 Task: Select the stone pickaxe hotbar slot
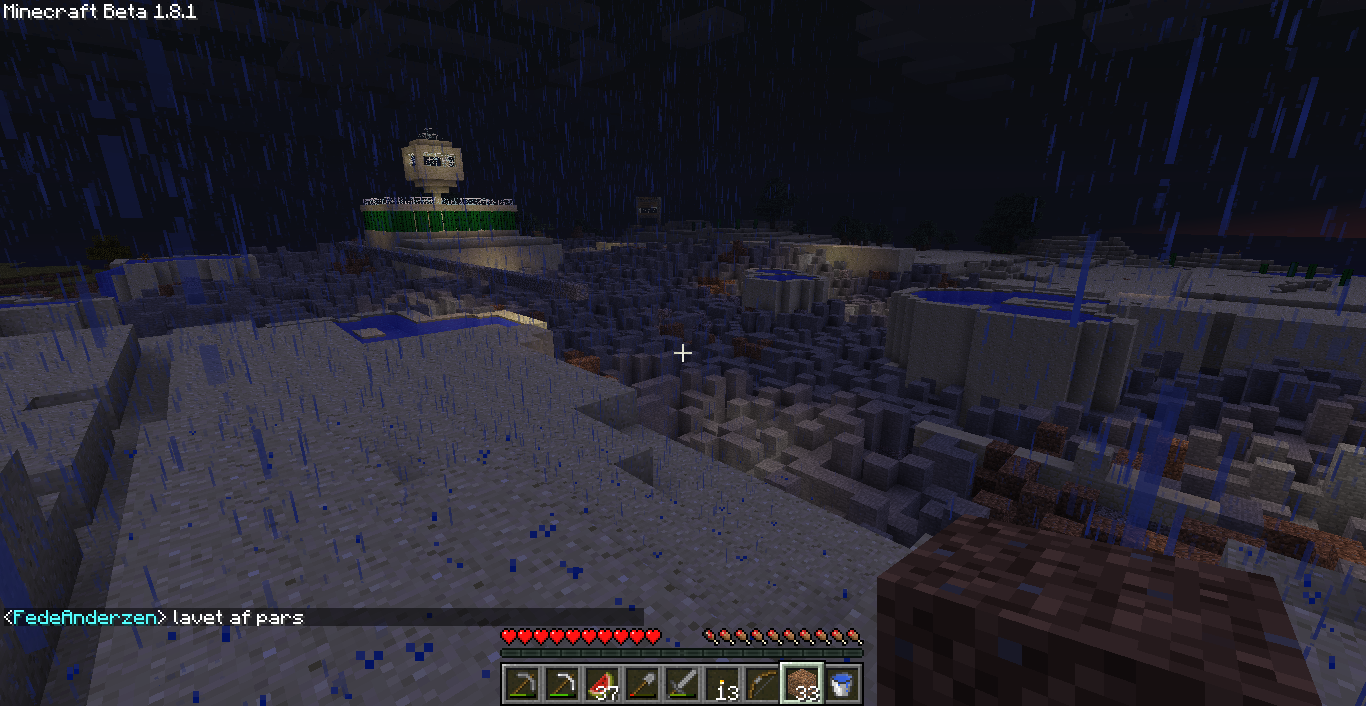[x=522, y=683]
